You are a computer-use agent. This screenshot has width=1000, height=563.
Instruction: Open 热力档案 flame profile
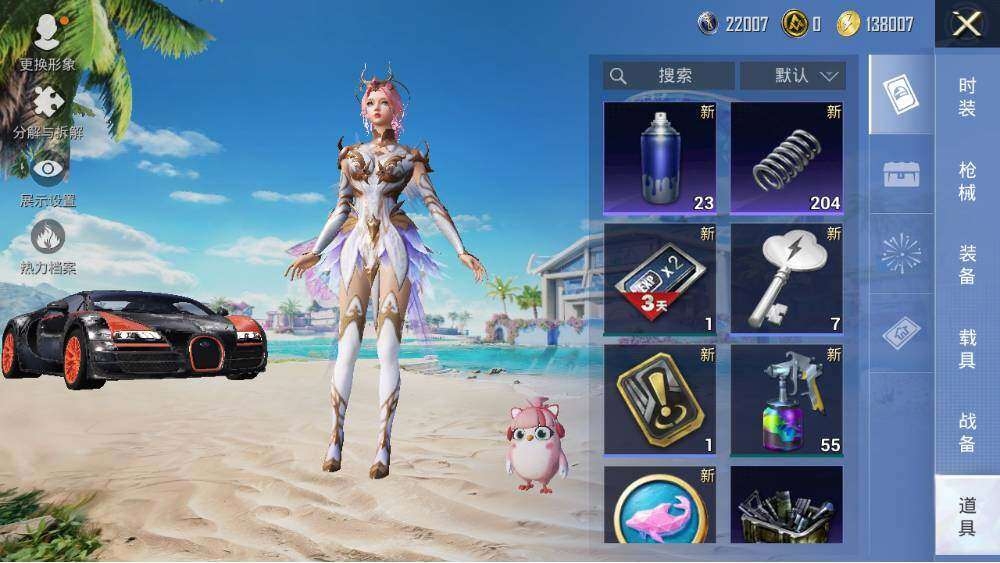(47, 246)
